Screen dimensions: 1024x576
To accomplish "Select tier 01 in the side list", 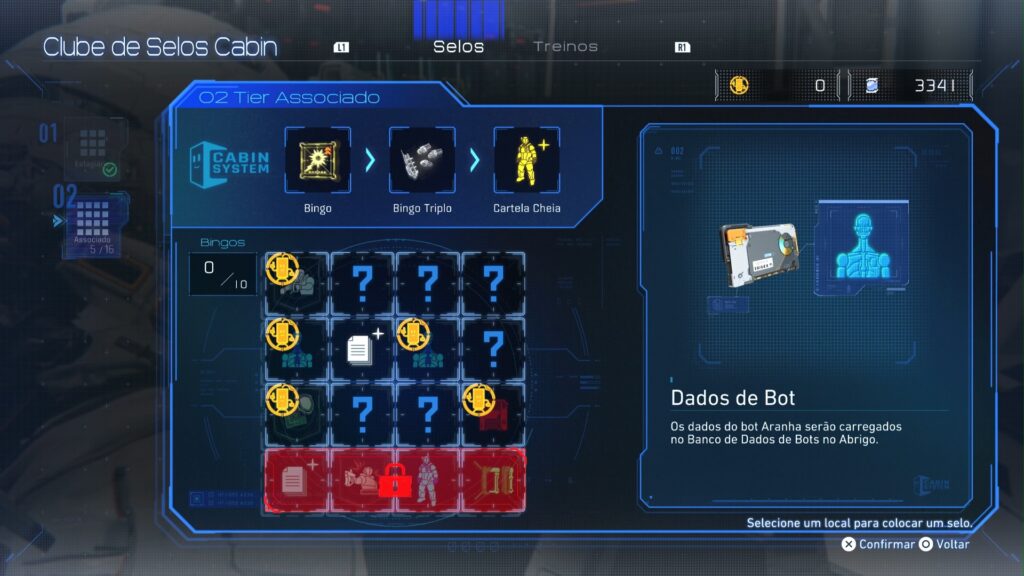I will point(96,150).
